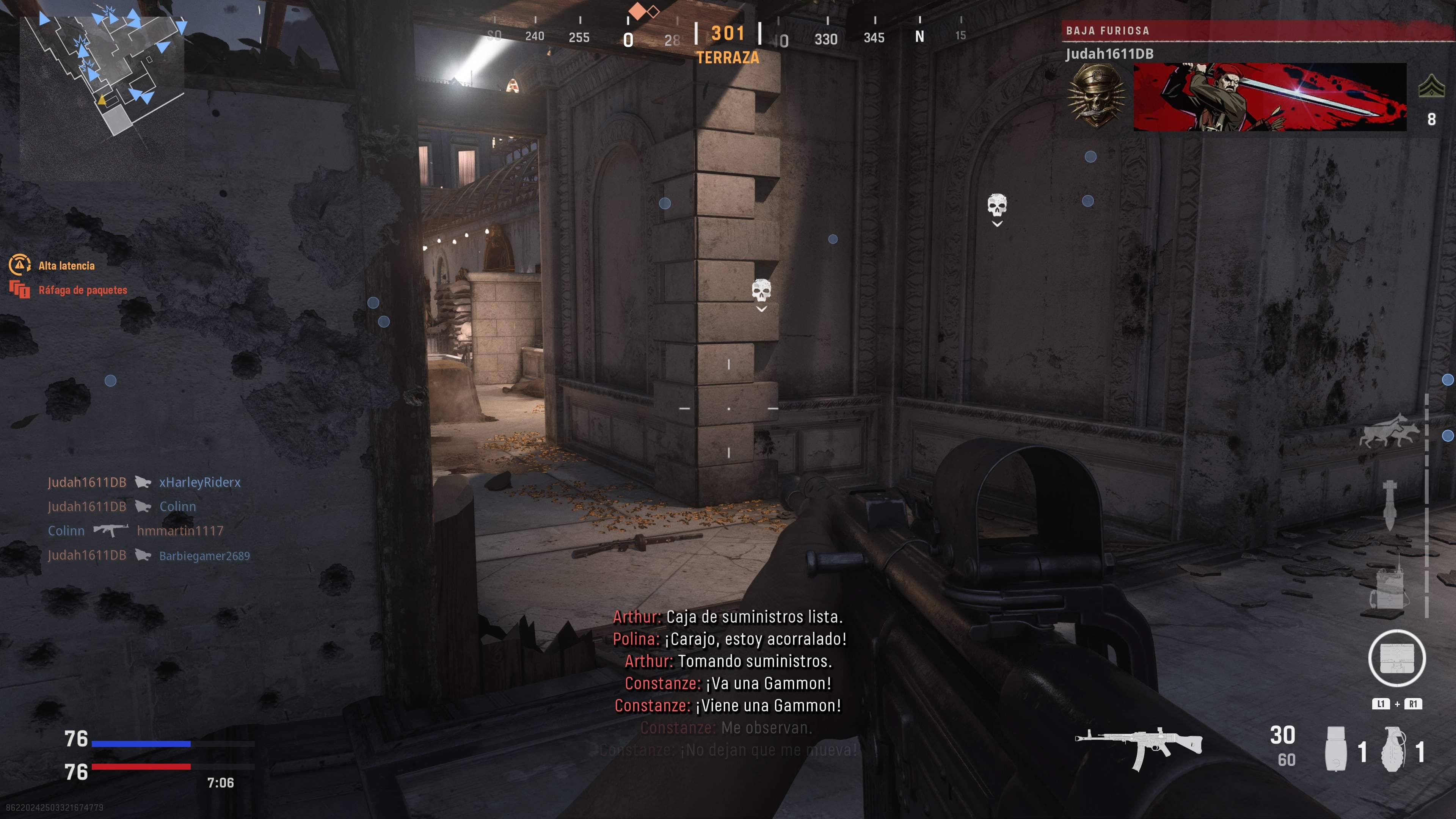
Task: Click the Ráfaga de paquetes warning icon
Action: [x=20, y=289]
